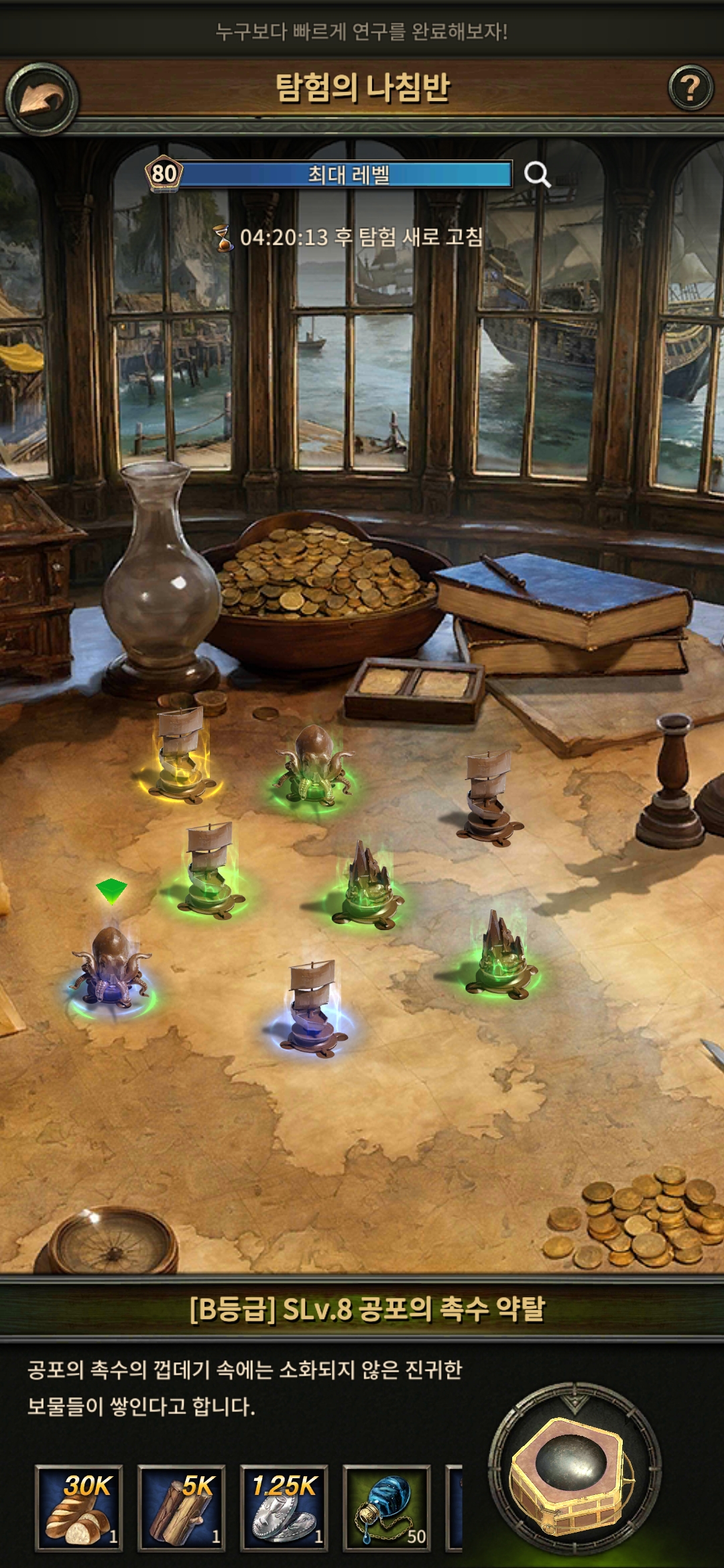The width and height of the screenshot is (724, 1568).
Task: Click the magnifying glass beside level bar
Action: click(x=537, y=175)
